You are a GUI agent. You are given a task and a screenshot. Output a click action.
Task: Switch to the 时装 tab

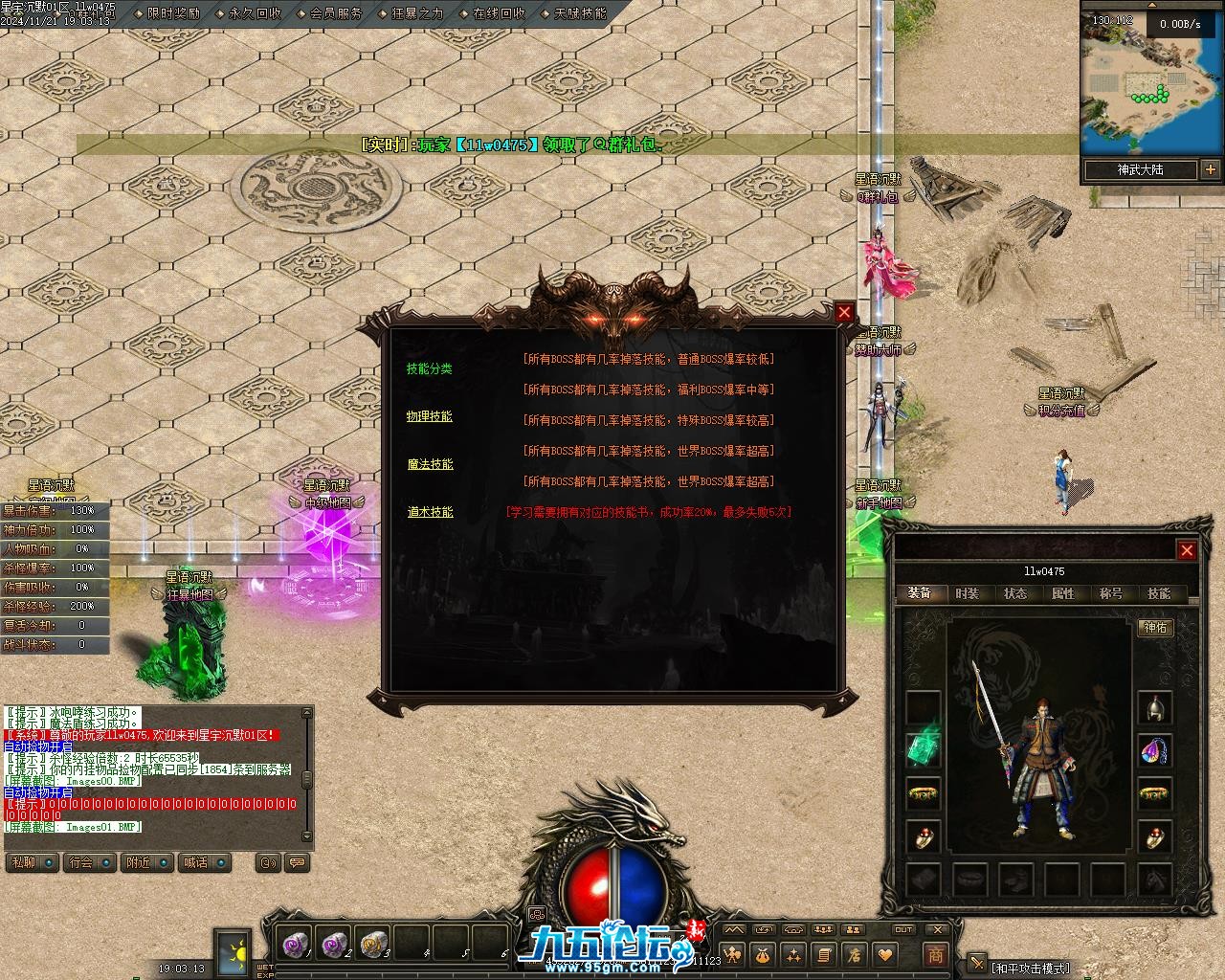coord(967,593)
